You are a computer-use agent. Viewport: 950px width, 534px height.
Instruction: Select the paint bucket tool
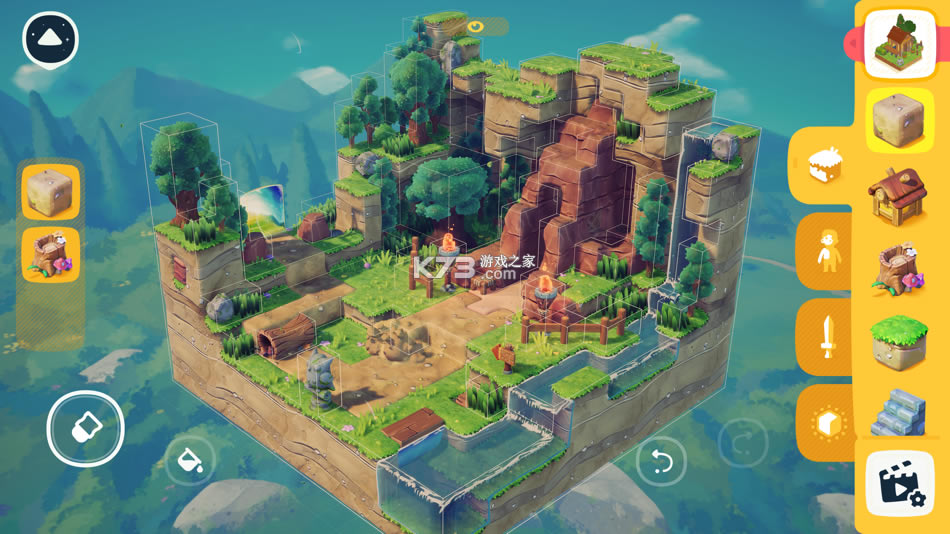click(x=190, y=460)
